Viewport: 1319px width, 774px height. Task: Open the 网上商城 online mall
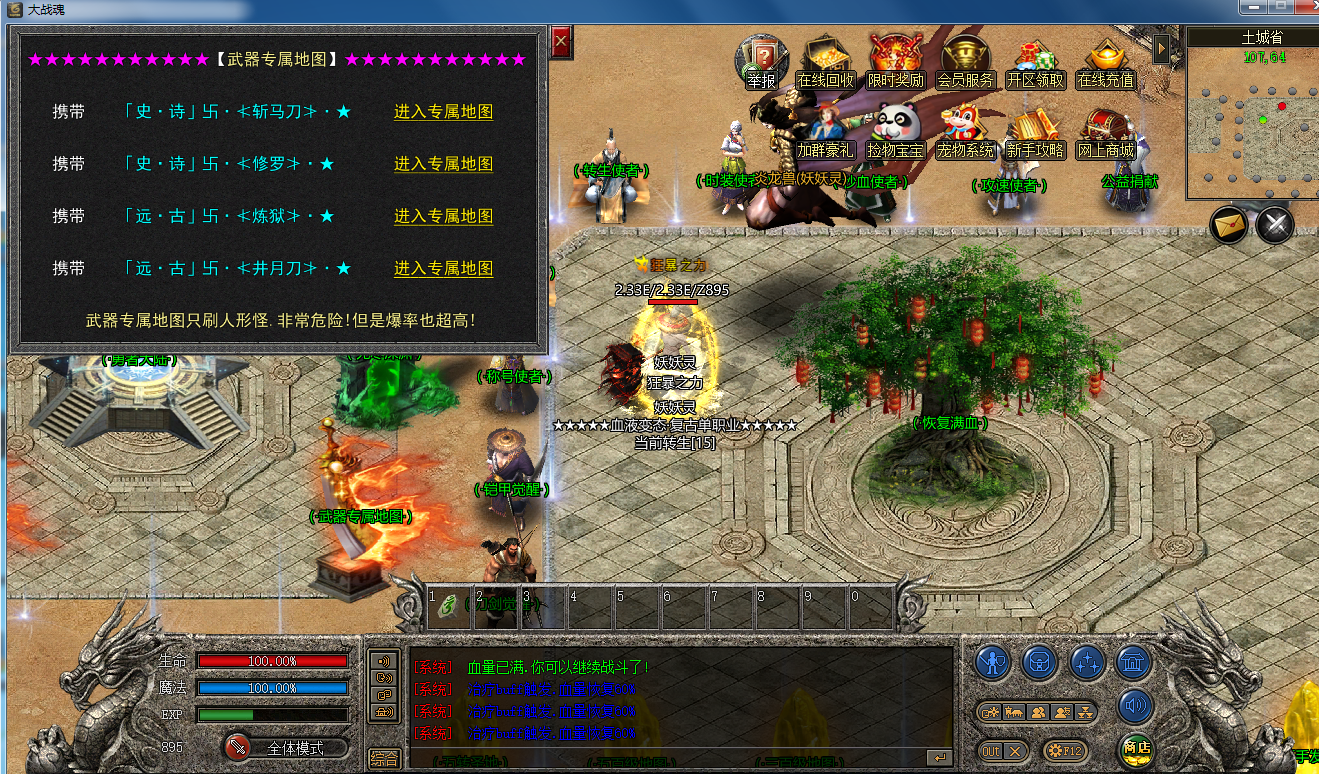[x=1105, y=132]
